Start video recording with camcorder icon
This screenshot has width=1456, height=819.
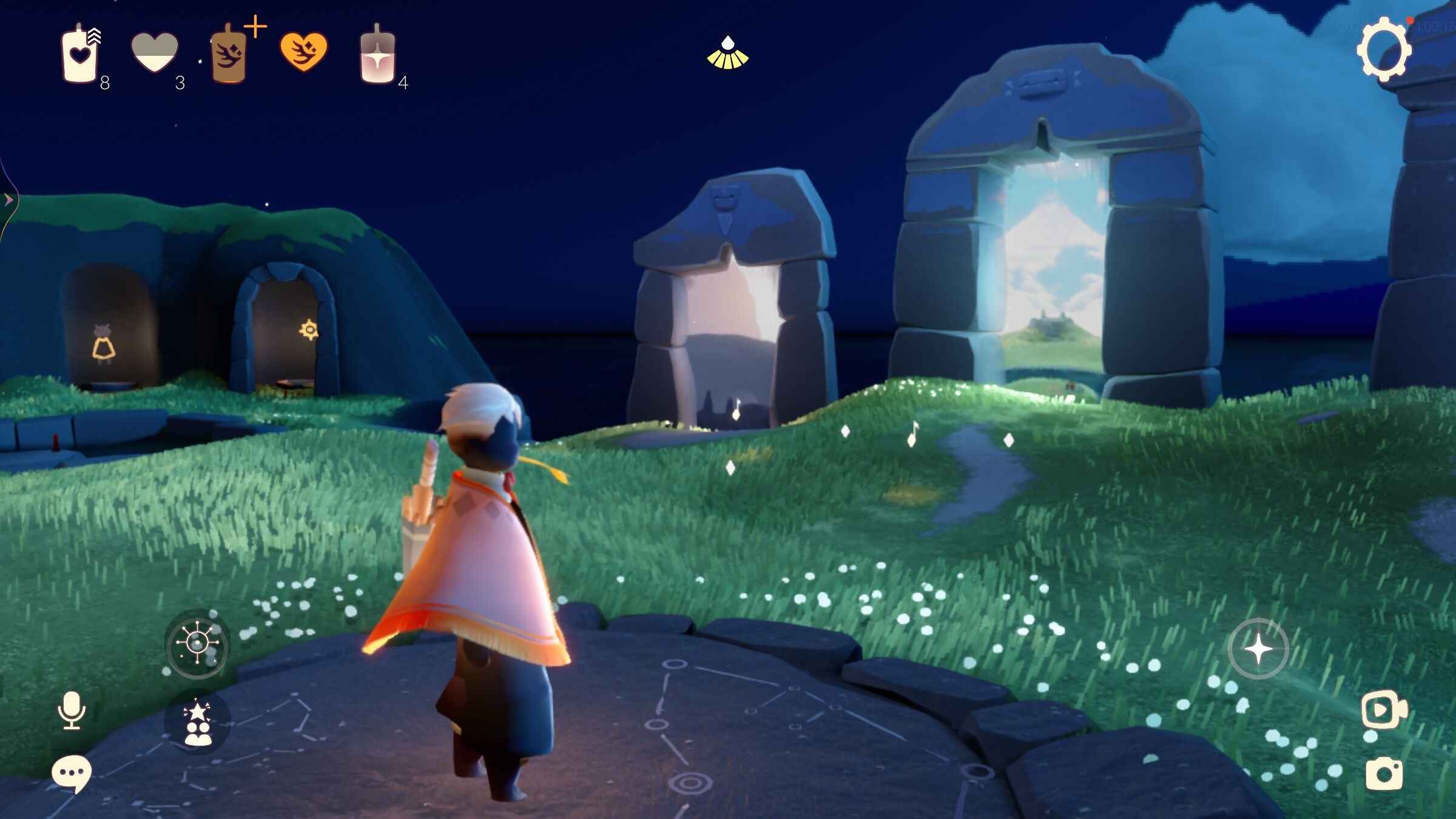coord(1384,709)
